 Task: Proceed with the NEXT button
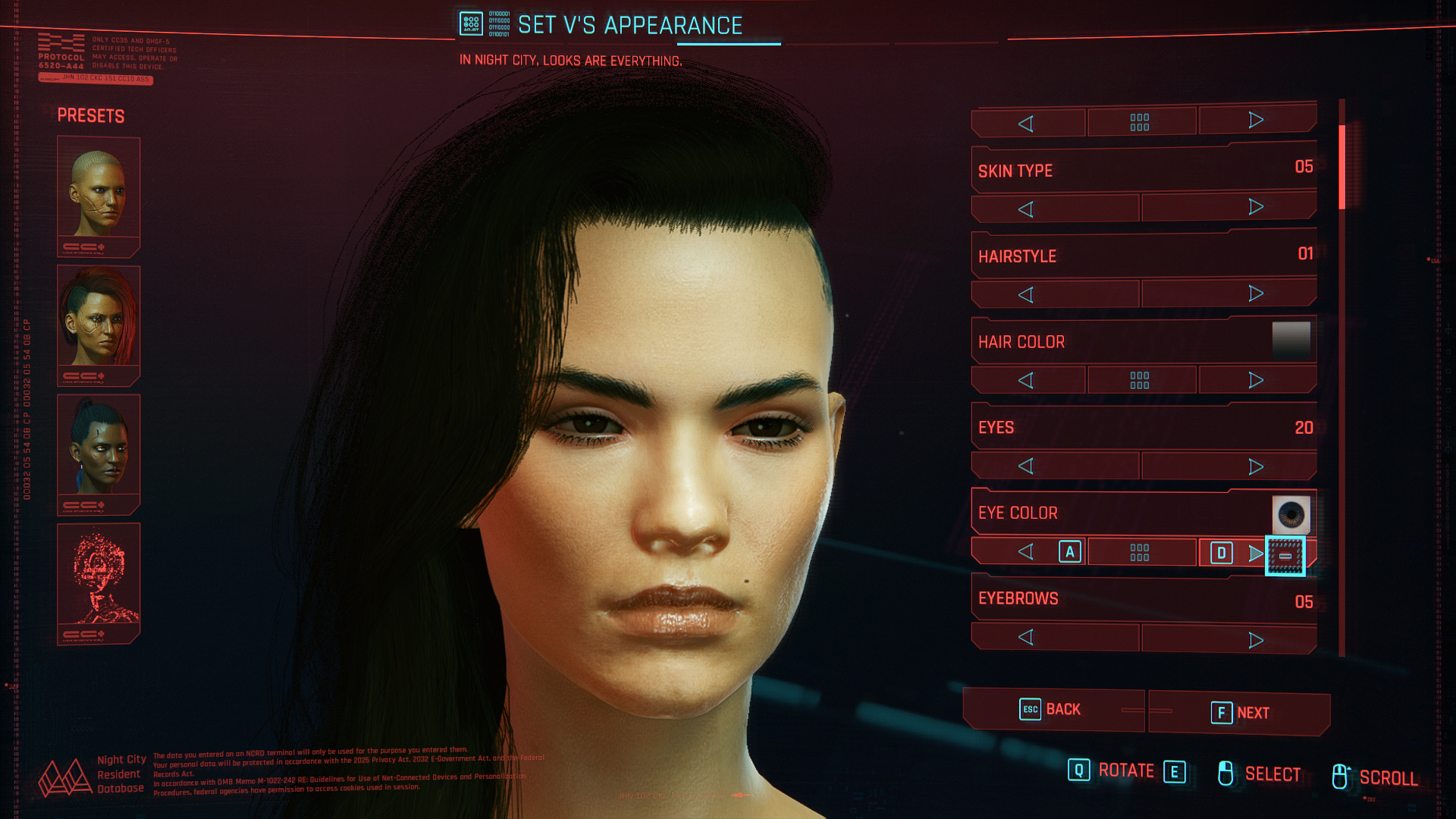click(1239, 713)
